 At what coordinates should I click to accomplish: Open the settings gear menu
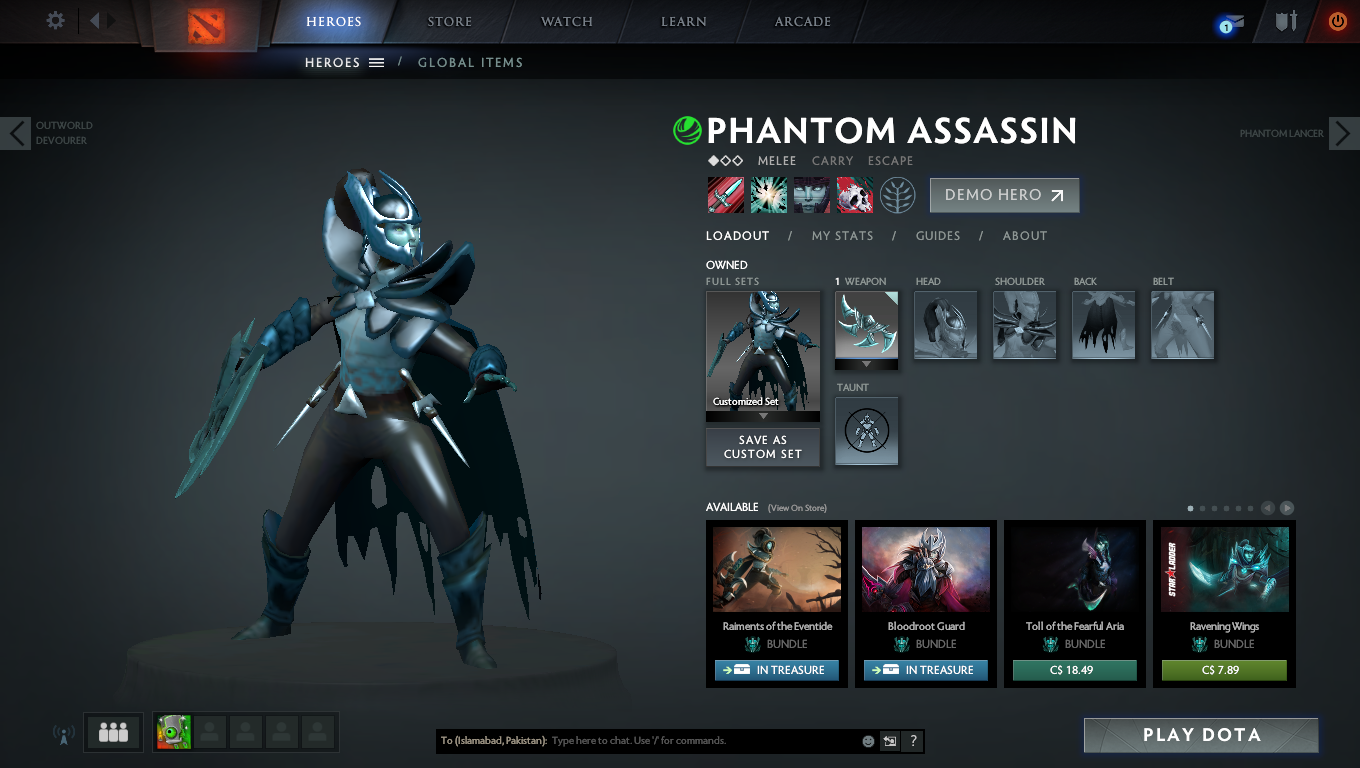[56, 20]
